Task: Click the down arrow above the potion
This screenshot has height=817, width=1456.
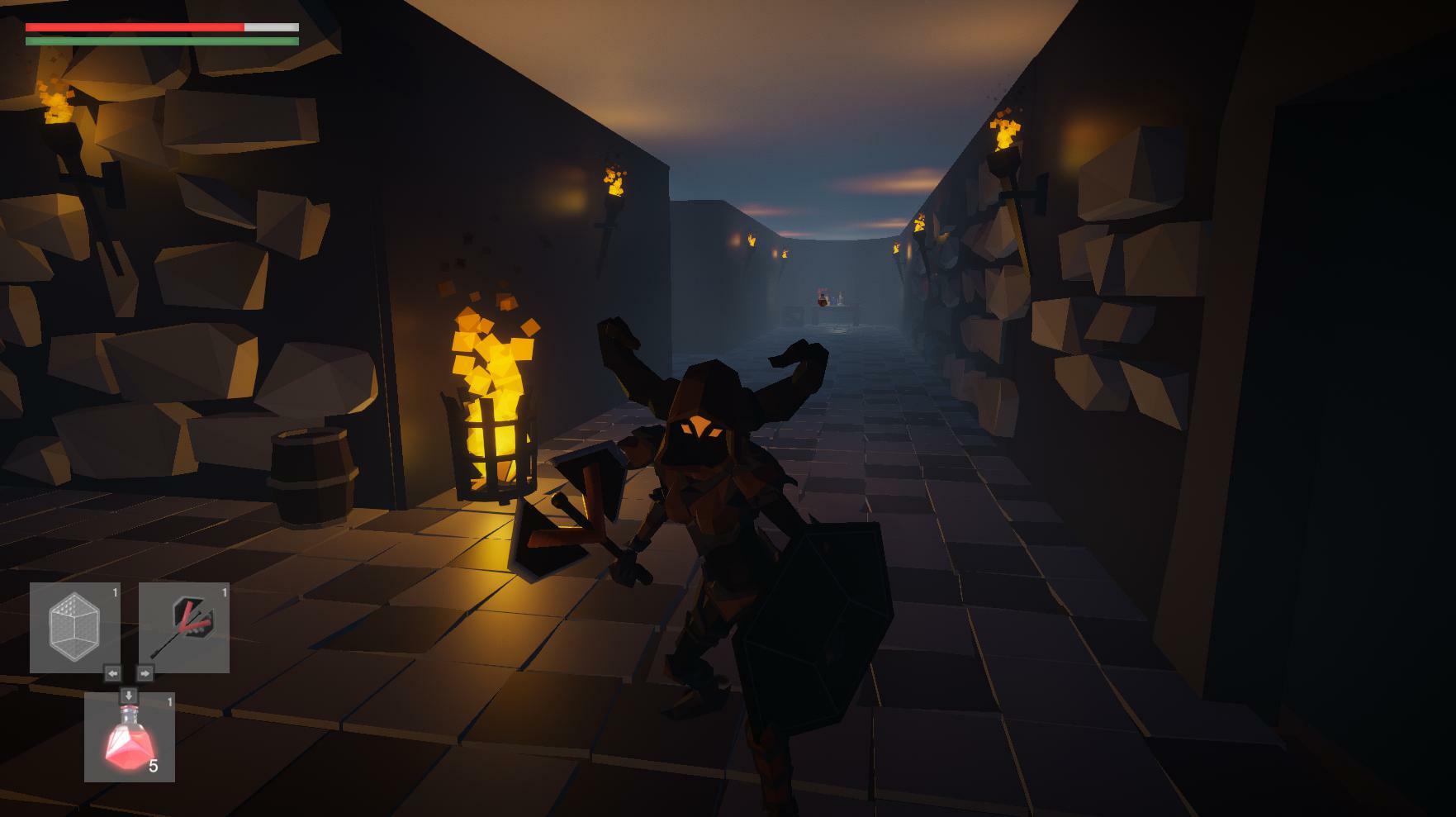Action: point(130,694)
